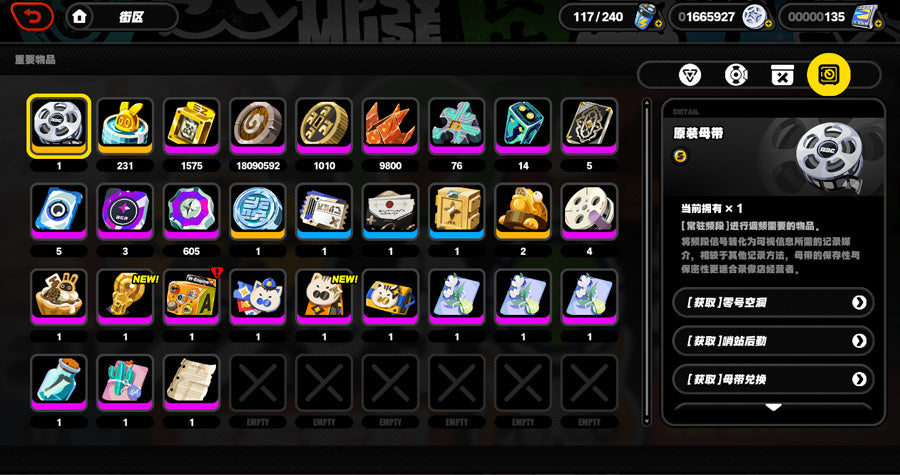Select the yellow safe inventory tab
This screenshot has height=475, width=900.
click(x=829, y=75)
